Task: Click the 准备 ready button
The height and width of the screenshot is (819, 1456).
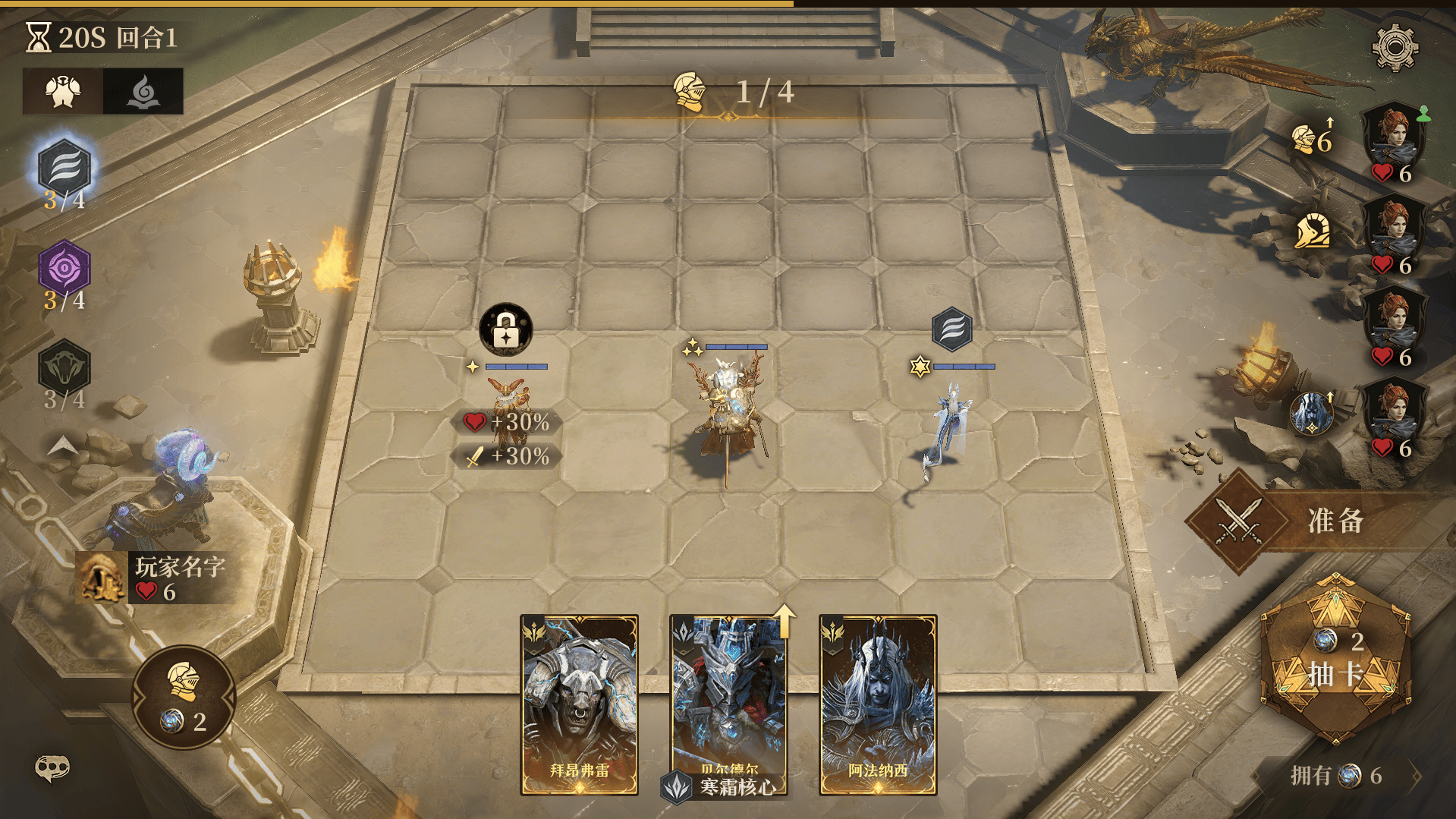Action: 1320,521
